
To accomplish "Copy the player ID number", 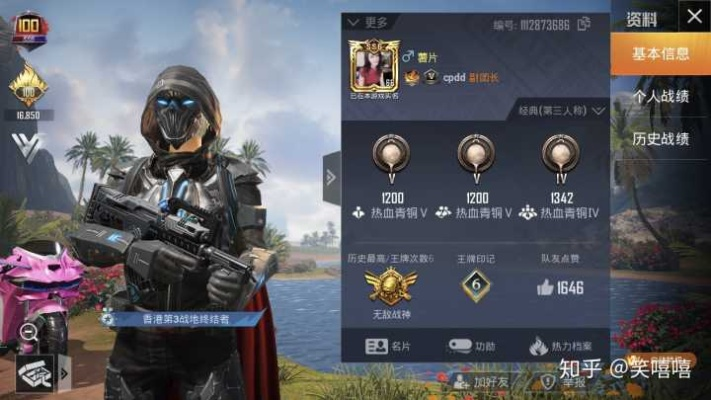I will (x=584, y=23).
